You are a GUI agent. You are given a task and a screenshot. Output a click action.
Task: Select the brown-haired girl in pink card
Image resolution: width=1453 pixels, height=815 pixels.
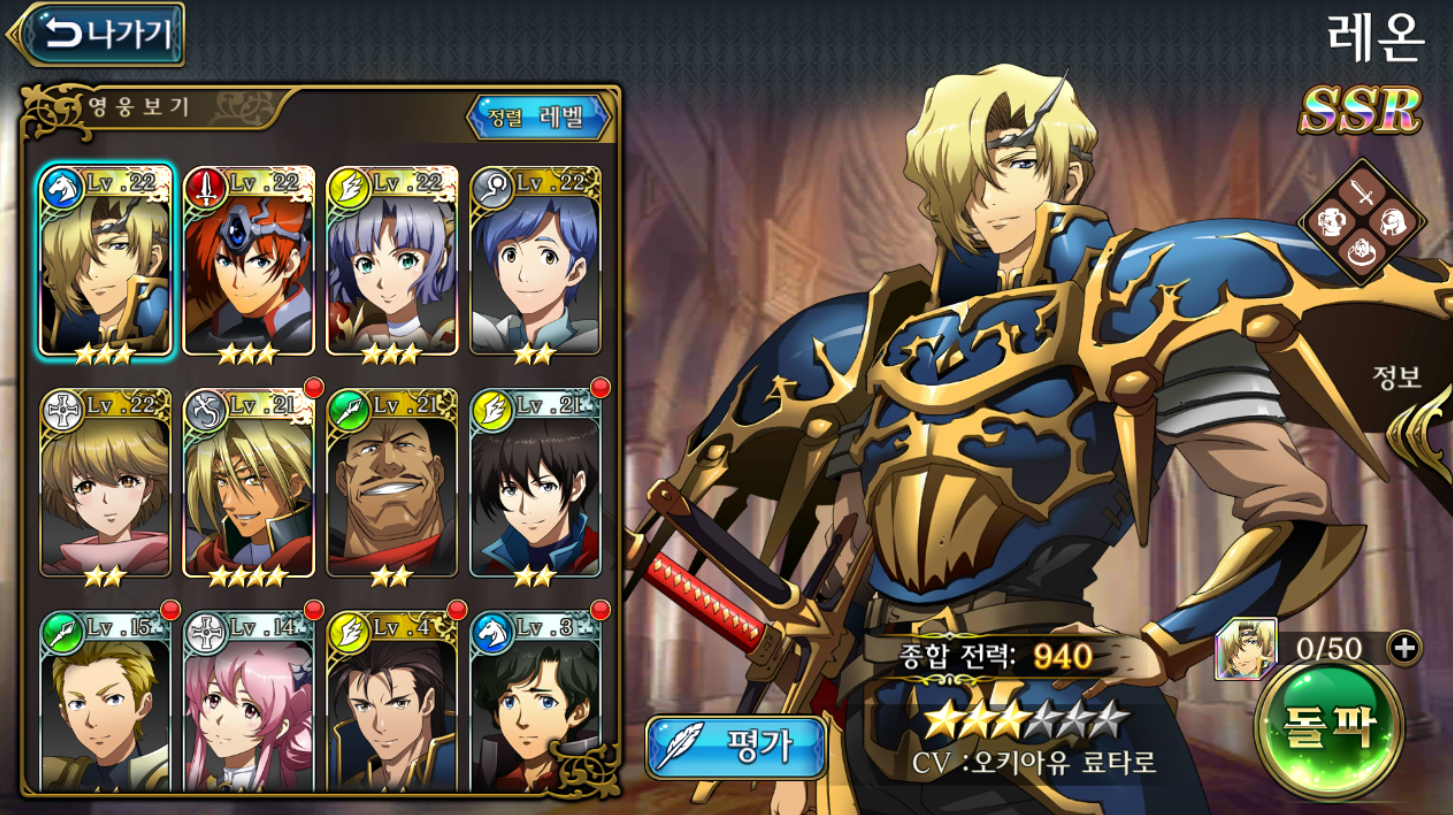click(x=106, y=484)
